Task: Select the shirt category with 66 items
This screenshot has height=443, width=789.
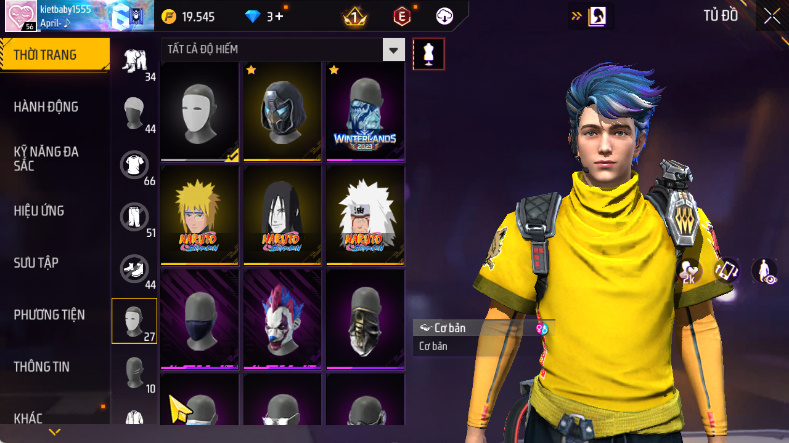Action: click(x=133, y=164)
